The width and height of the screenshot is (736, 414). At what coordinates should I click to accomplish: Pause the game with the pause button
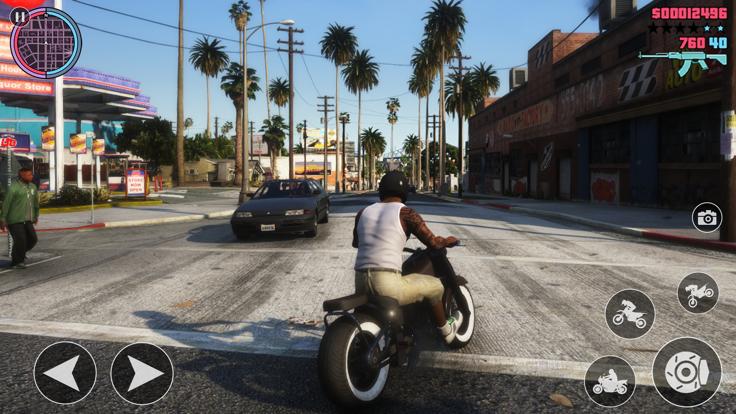(20, 15)
